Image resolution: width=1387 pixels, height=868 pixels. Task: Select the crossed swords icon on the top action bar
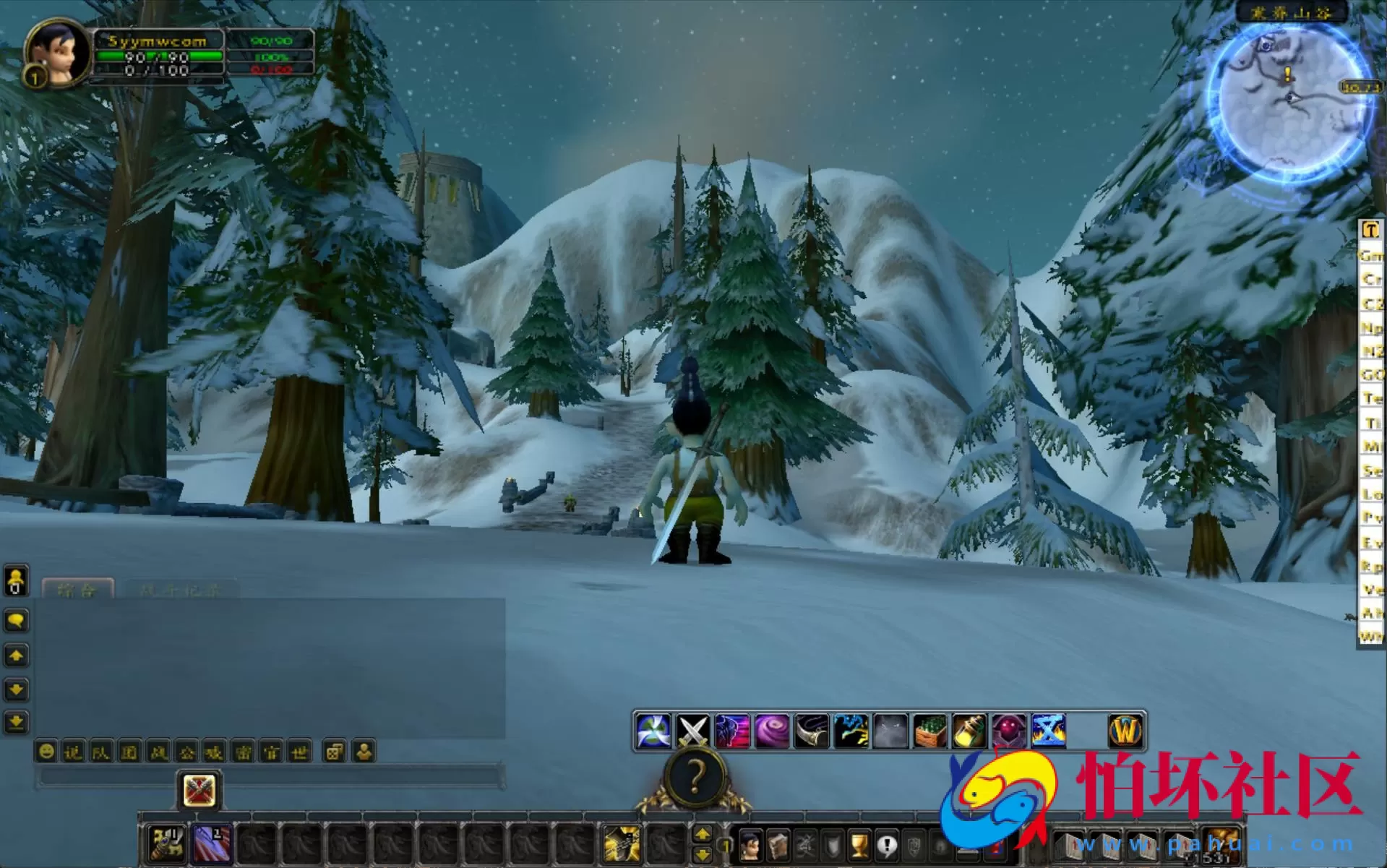690,731
